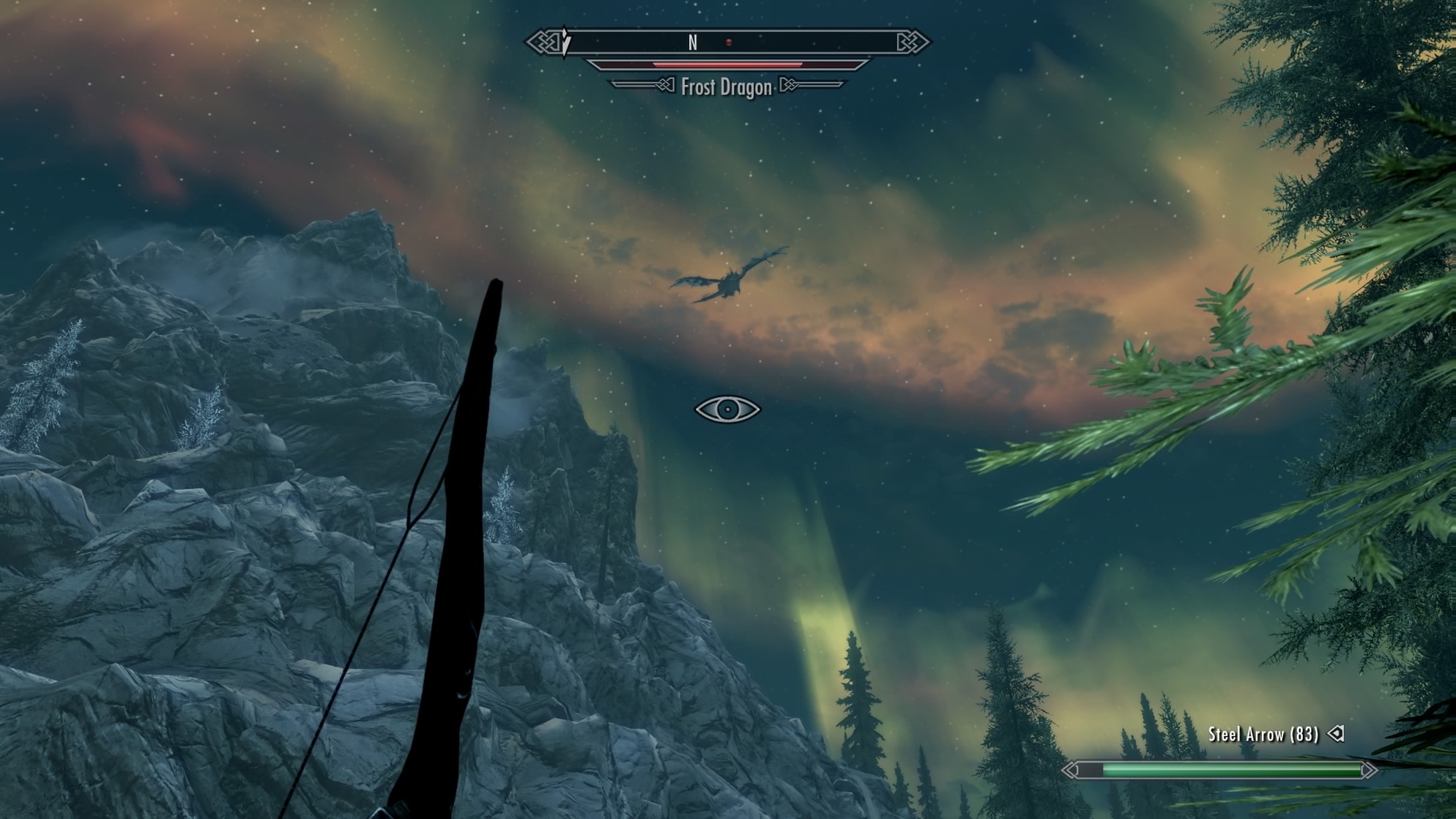
Task: Toggle the stealth eye to exit sneak mode
Action: [727, 409]
